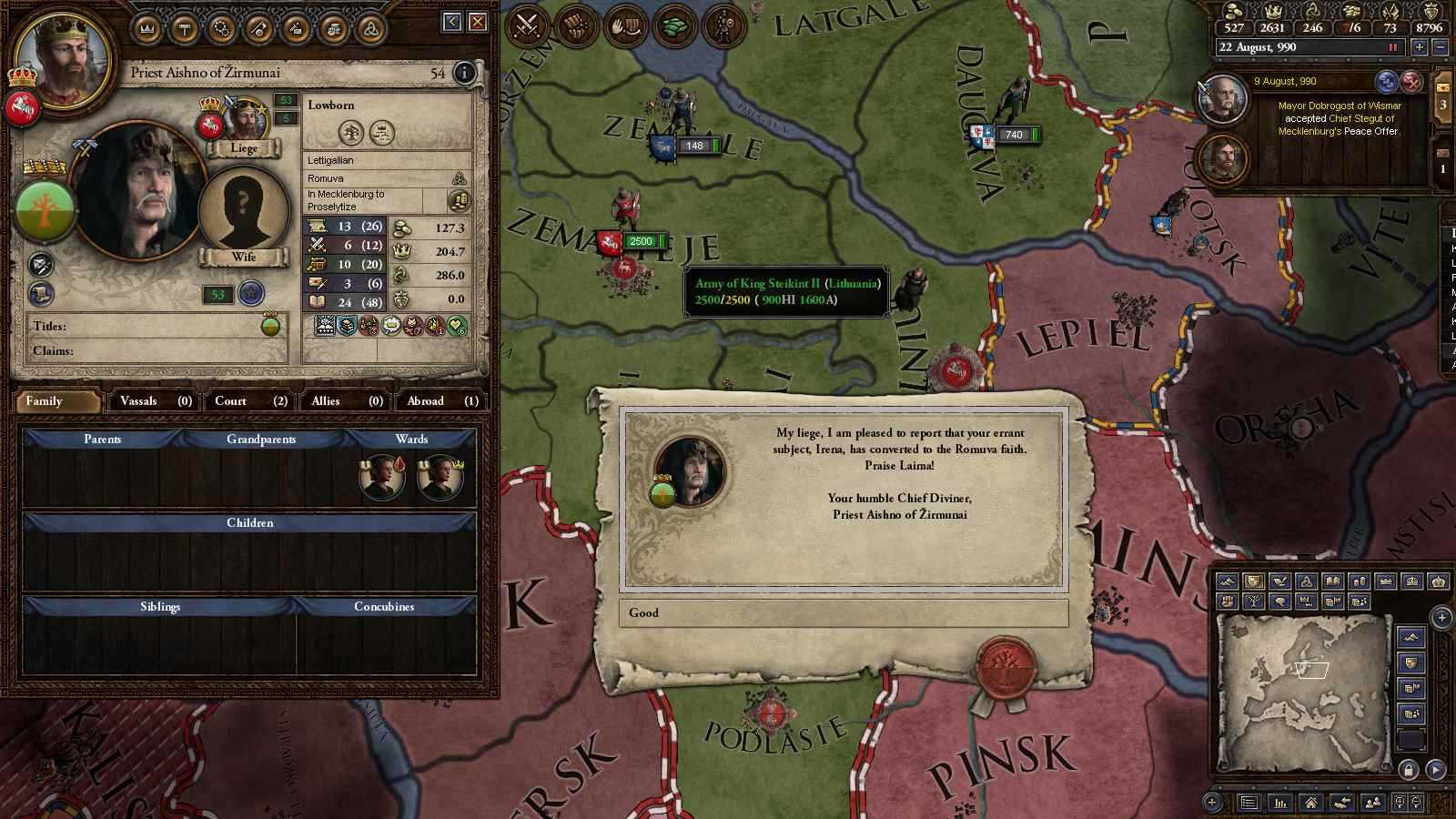Toggle the info button on Aishno's character sheet
This screenshot has width=1456, height=819.
465,74
